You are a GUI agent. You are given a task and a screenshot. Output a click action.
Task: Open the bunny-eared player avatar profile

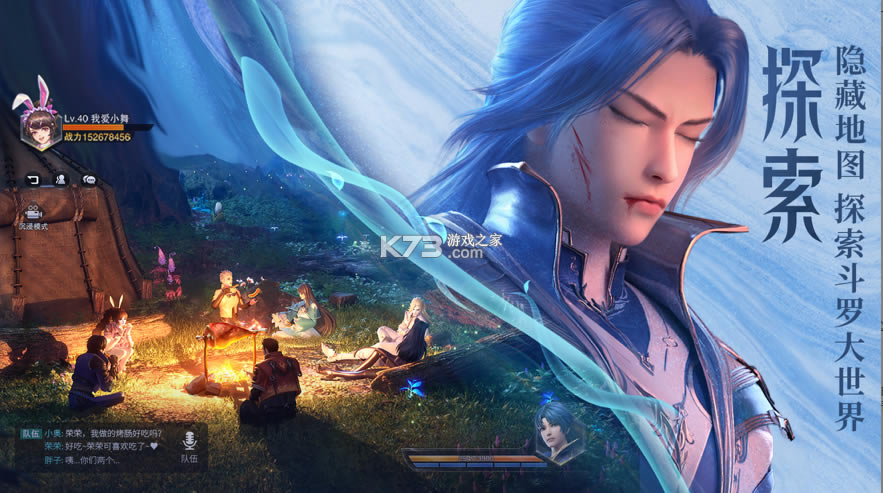pyautogui.click(x=41, y=126)
